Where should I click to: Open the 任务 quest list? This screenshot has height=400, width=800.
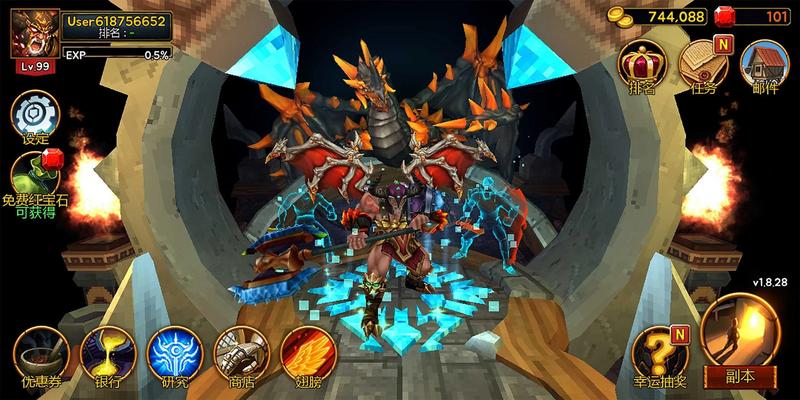(703, 66)
